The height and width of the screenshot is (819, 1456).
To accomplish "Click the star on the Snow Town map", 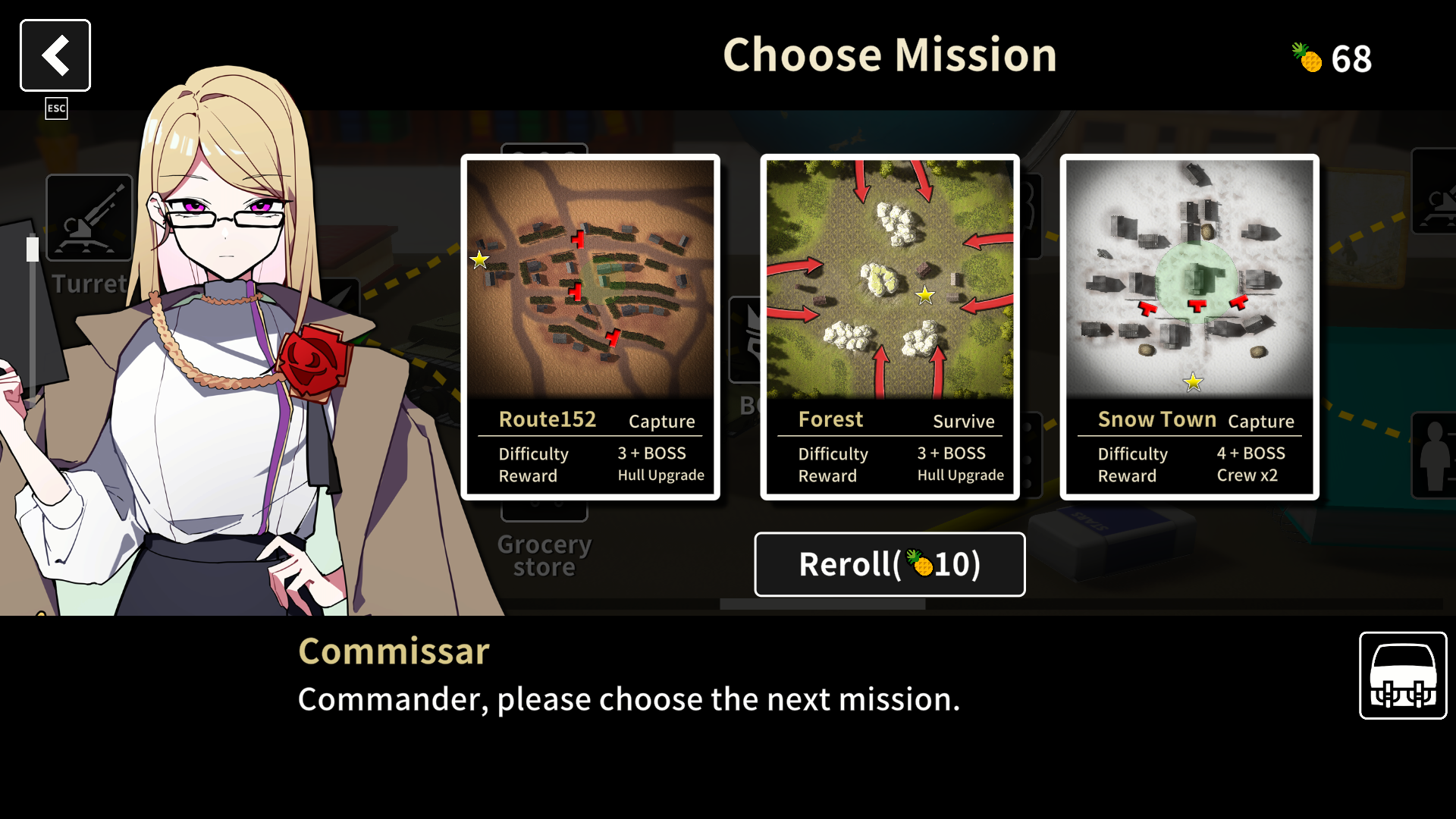I will pos(1192,382).
